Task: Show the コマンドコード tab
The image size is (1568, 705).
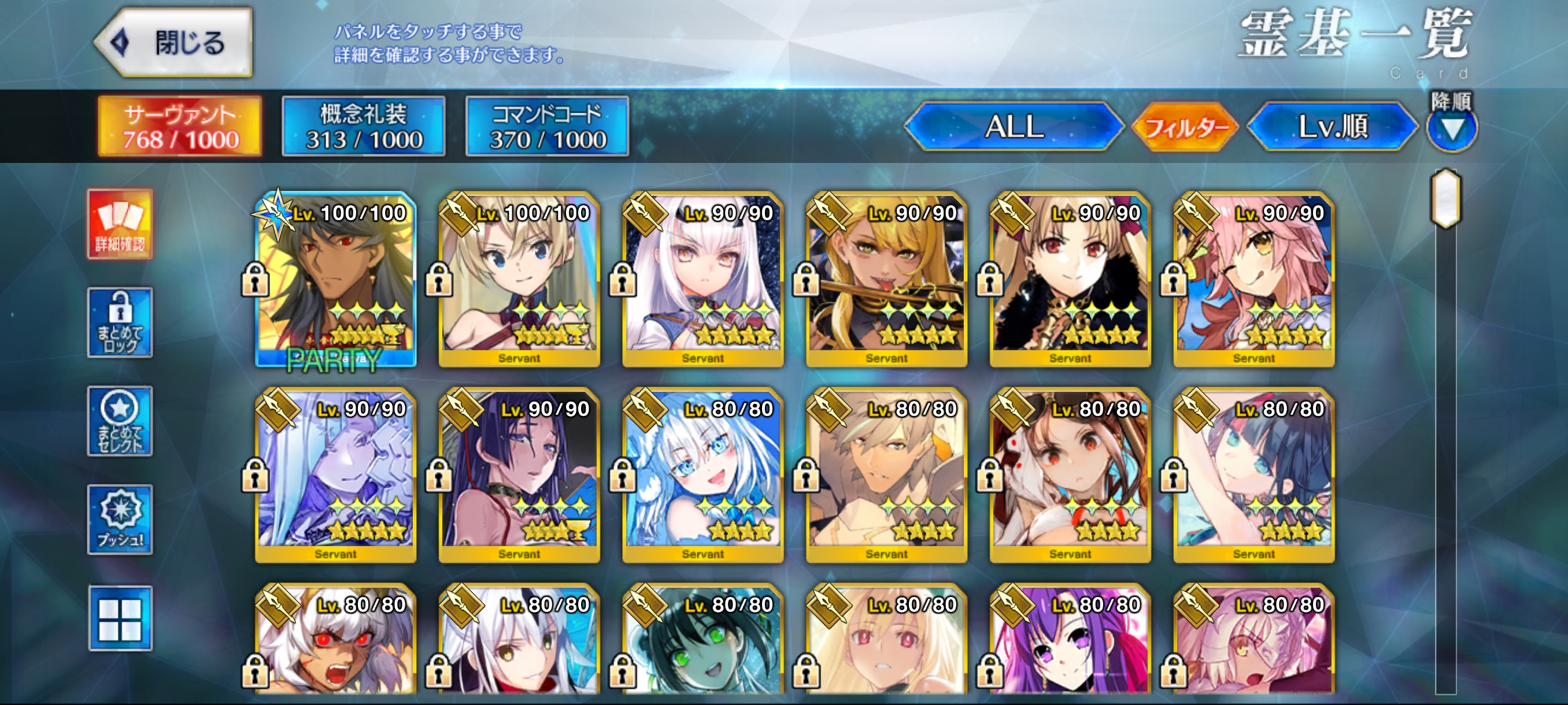Action: point(547,127)
